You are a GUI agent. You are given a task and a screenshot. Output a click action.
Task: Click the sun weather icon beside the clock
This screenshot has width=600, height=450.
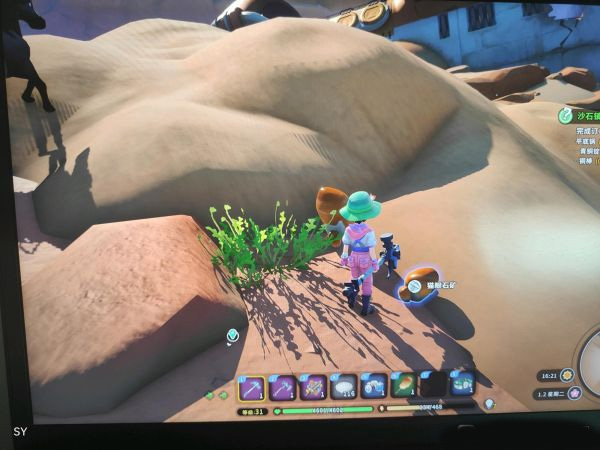(567, 375)
